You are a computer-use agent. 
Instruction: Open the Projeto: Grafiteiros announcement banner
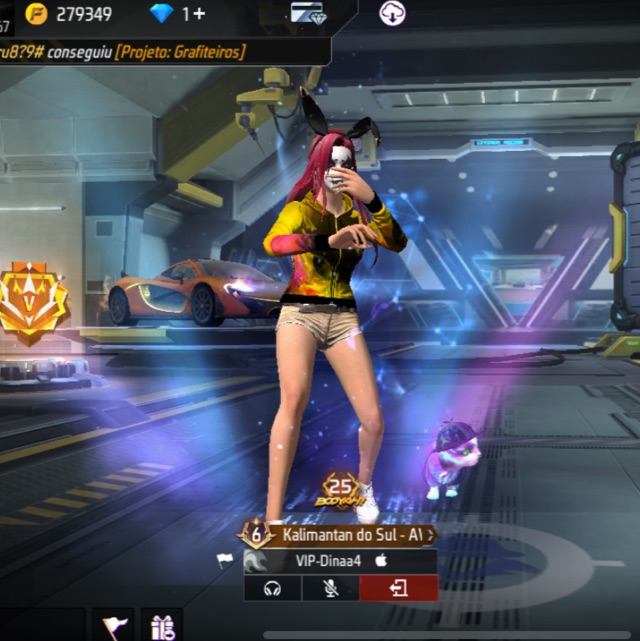coord(180,52)
